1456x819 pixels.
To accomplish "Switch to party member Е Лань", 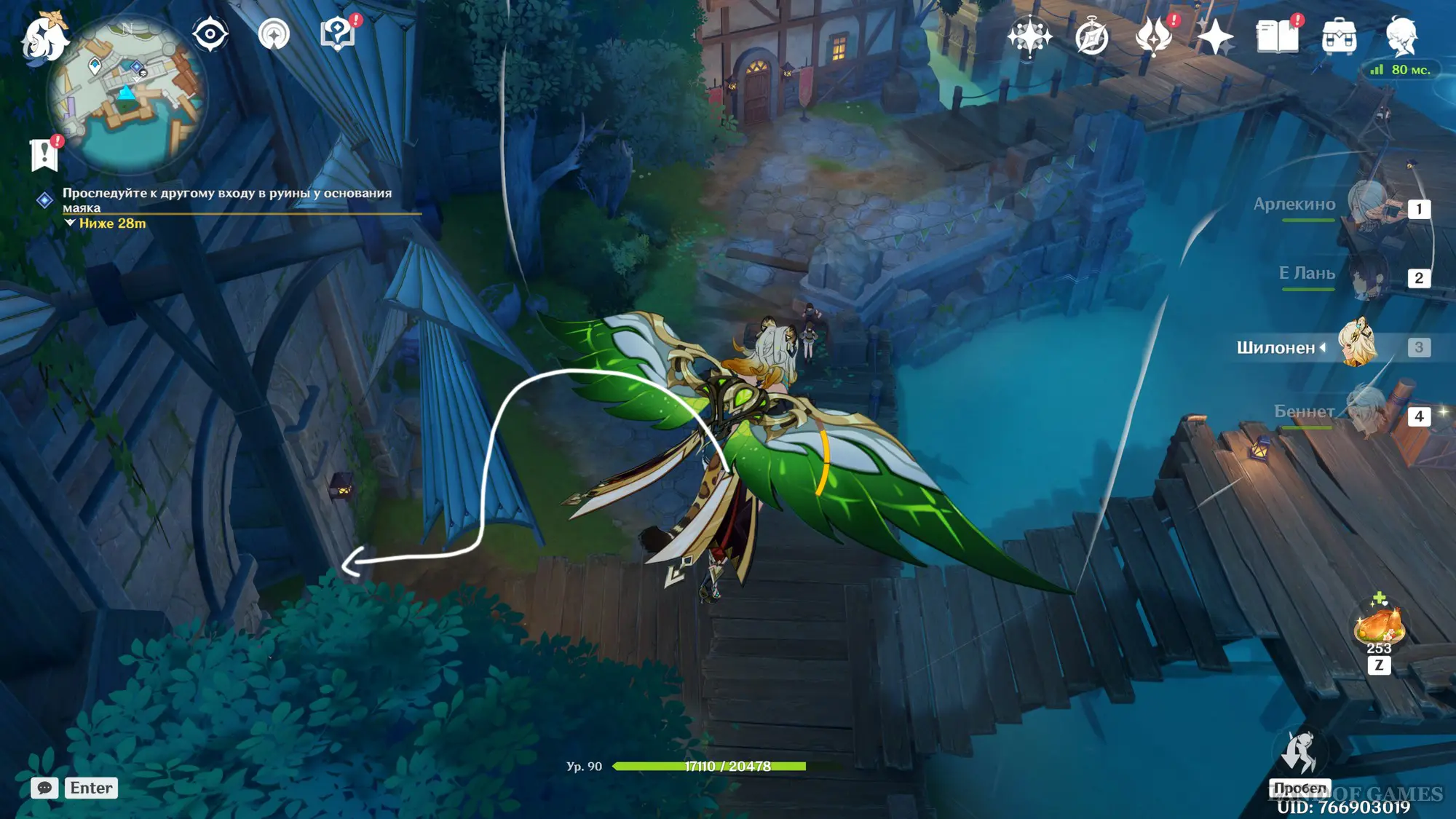I will [1369, 277].
